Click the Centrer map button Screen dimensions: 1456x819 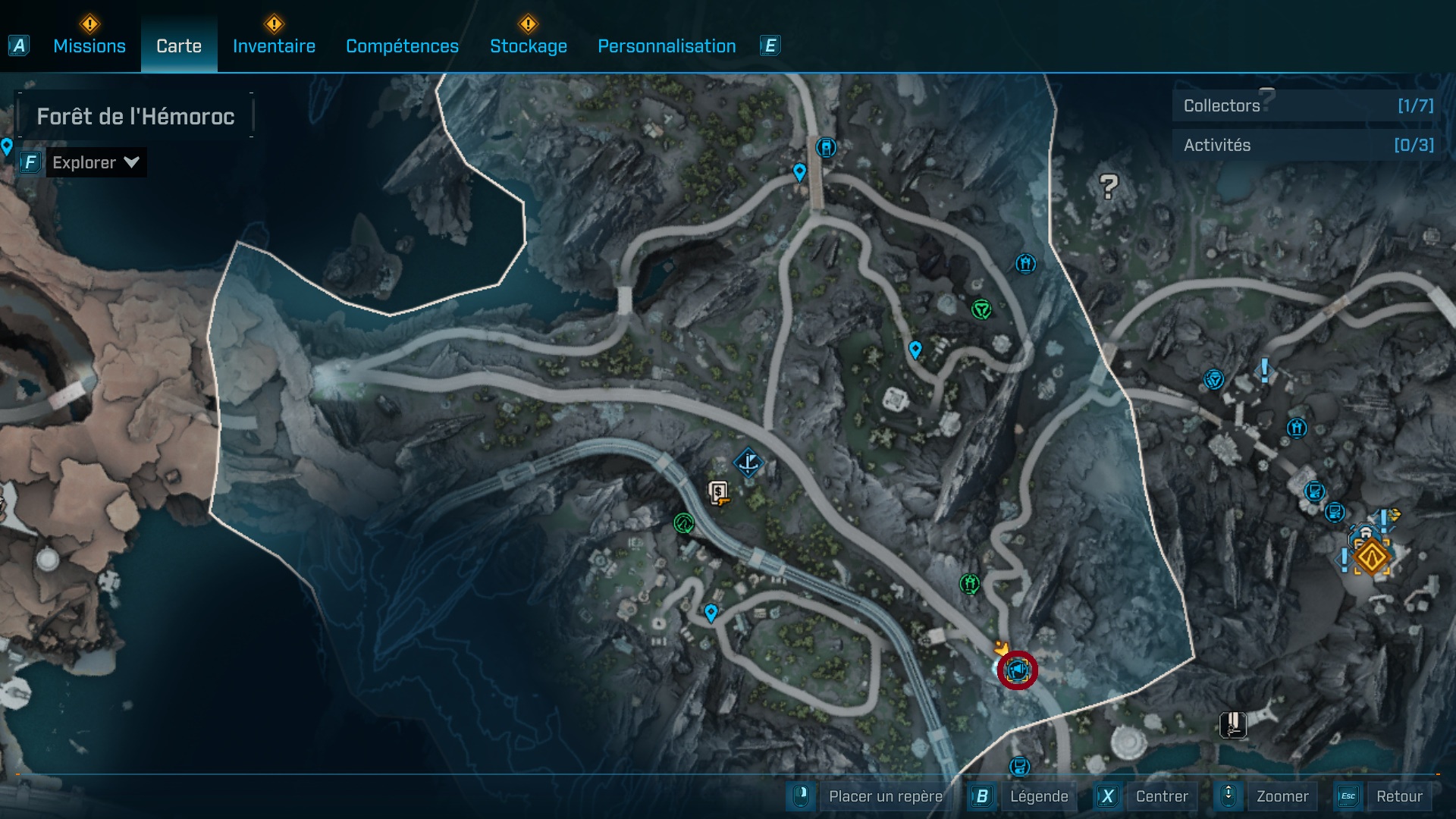point(1161,796)
